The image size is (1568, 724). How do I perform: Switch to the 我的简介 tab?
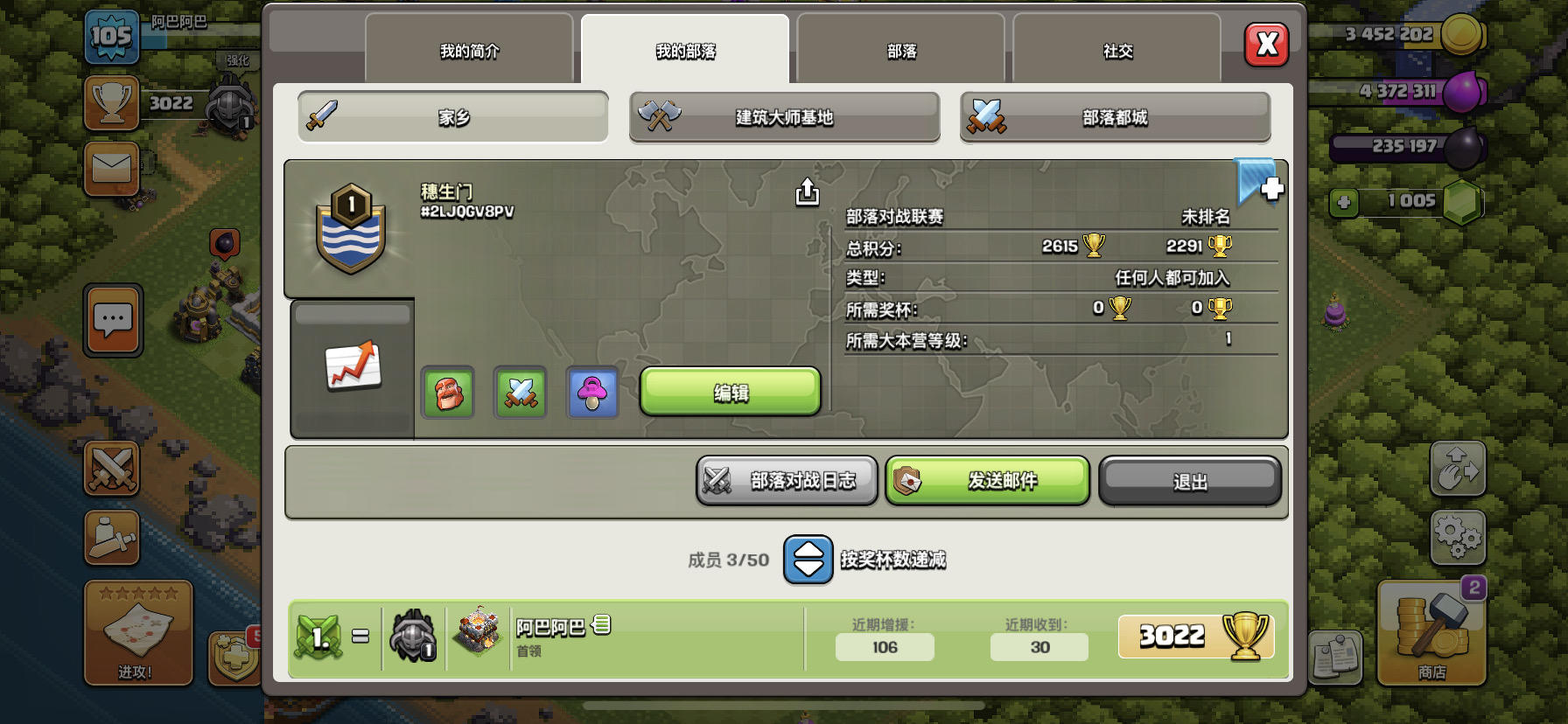click(x=469, y=51)
